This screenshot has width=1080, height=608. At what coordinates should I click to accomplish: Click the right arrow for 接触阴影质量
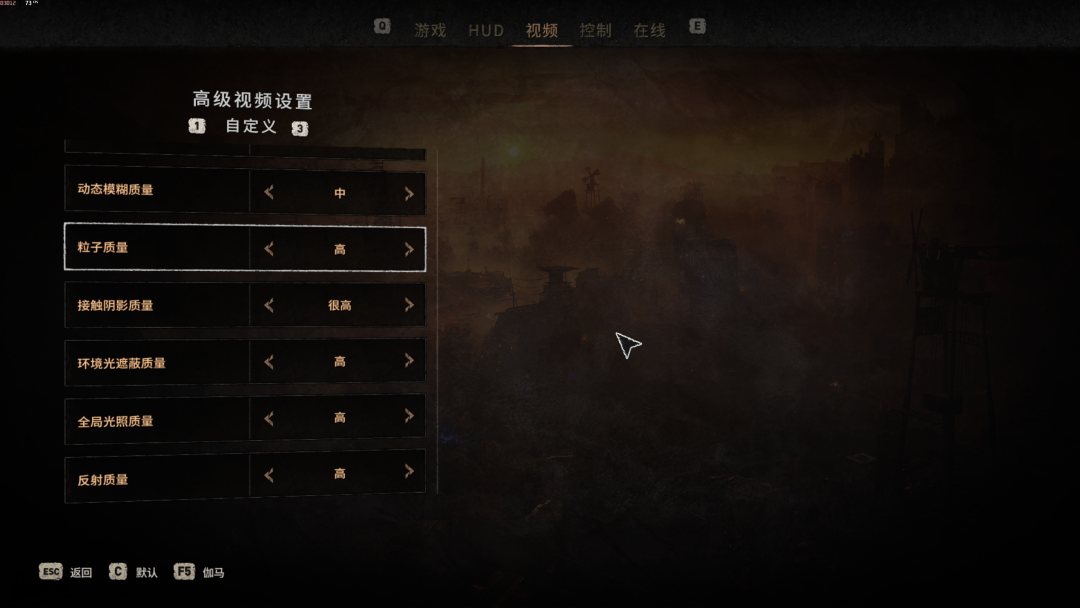click(409, 305)
